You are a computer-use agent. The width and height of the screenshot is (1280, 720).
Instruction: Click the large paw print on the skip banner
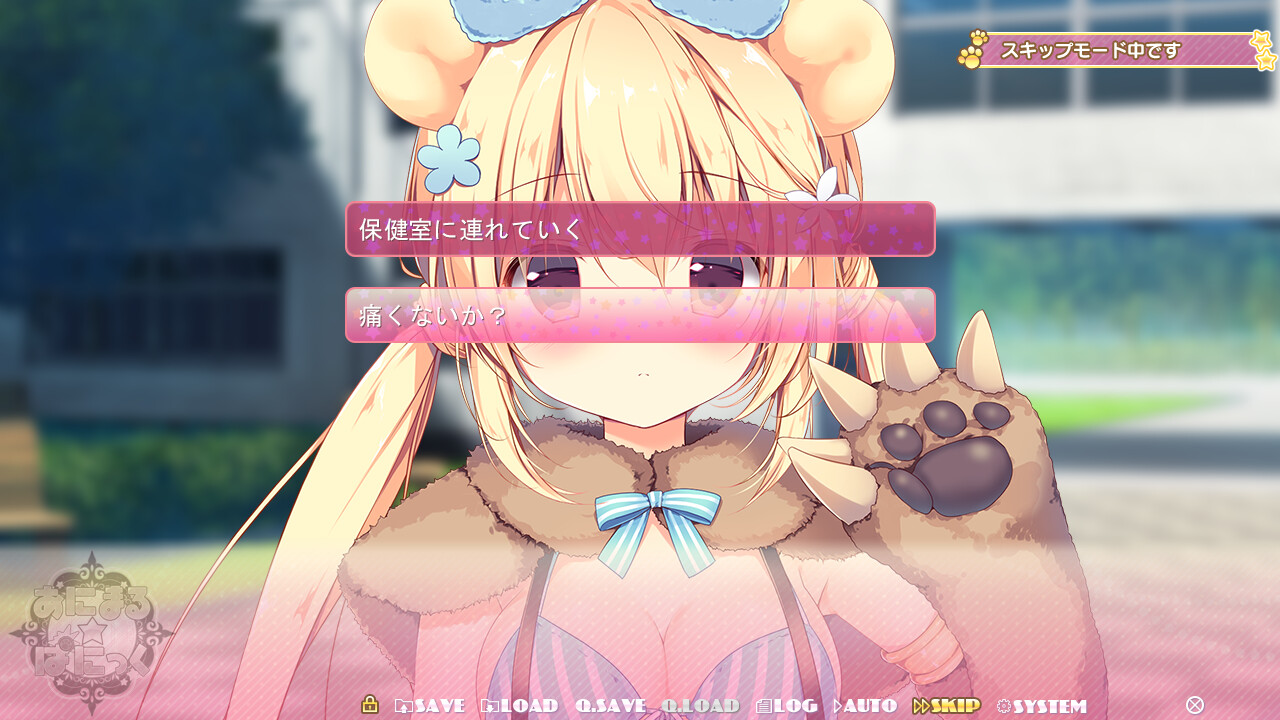pos(968,56)
